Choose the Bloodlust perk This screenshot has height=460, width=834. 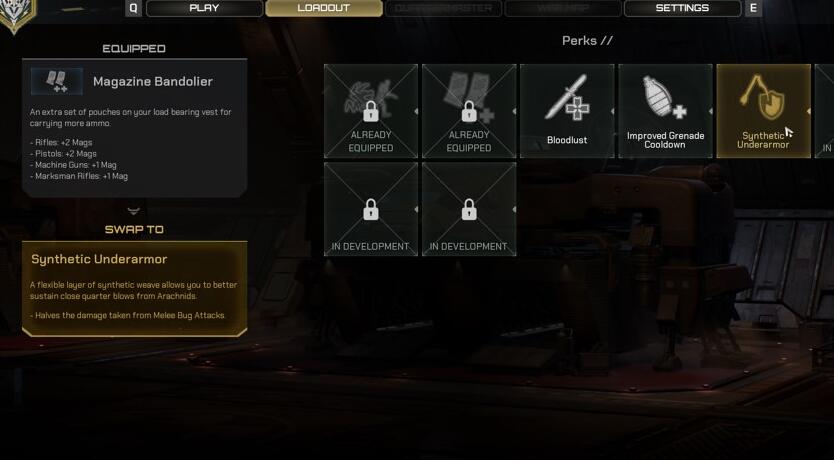567,111
